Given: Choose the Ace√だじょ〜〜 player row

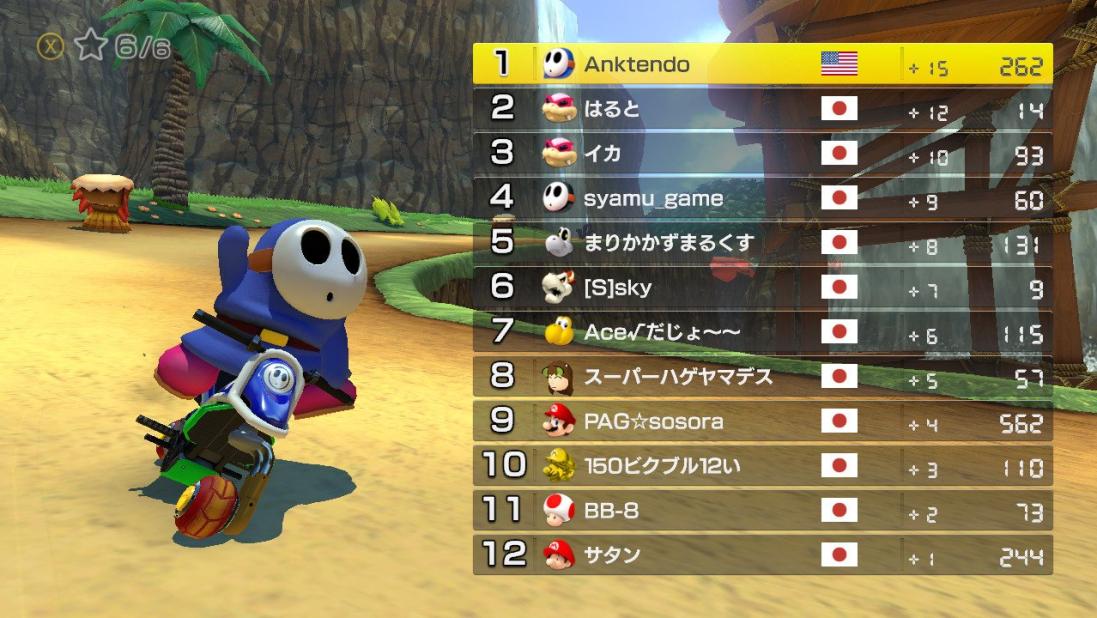Looking at the screenshot, I should point(762,332).
